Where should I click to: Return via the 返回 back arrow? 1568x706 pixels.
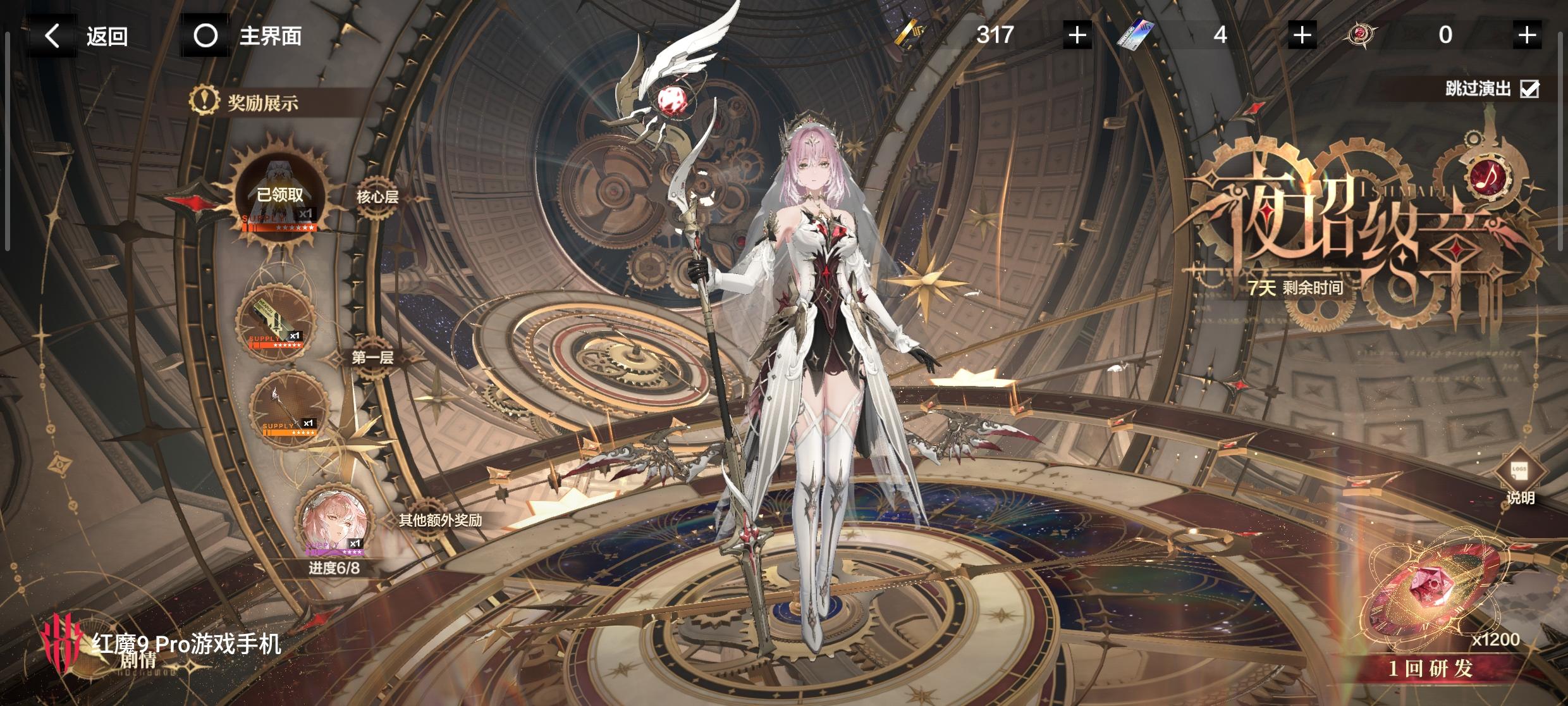click(53, 36)
